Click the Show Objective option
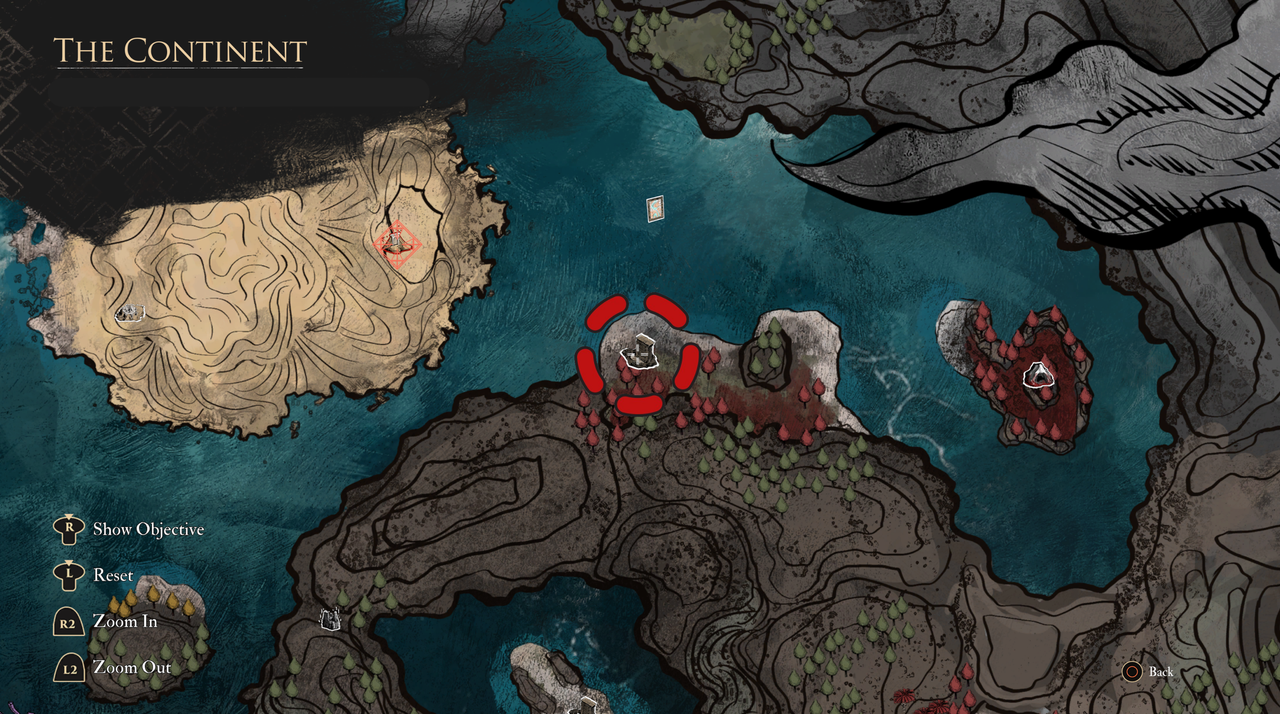This screenshot has height=714, width=1280. coord(147,529)
